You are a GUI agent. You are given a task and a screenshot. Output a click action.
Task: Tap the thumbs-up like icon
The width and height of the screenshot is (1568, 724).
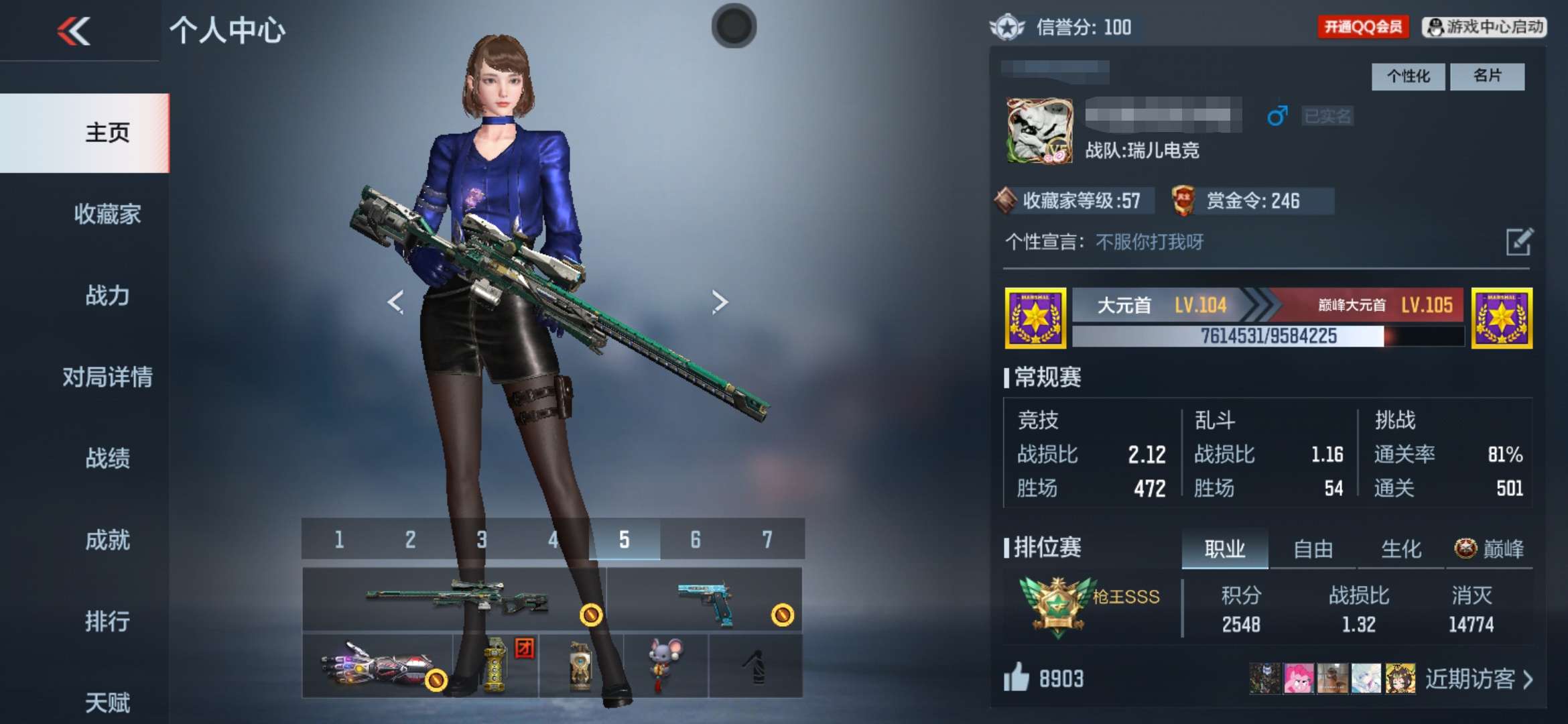pyautogui.click(x=1017, y=678)
